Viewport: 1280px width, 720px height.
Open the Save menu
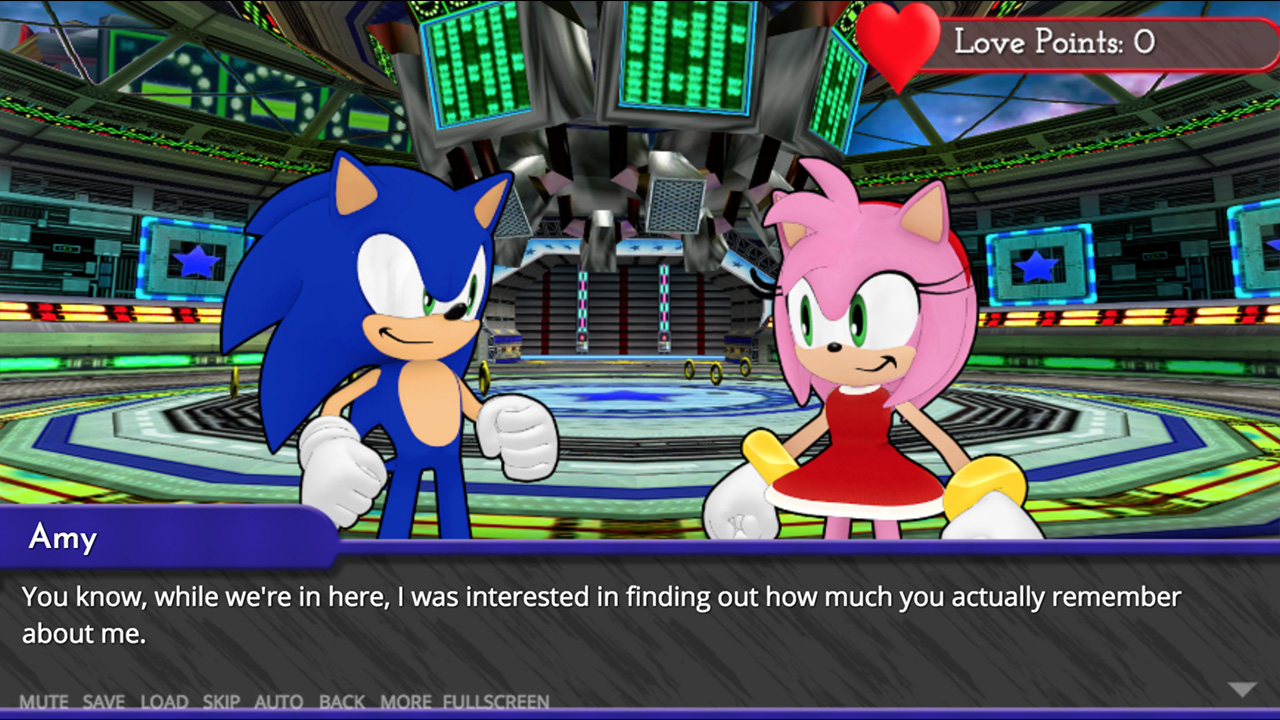(104, 702)
